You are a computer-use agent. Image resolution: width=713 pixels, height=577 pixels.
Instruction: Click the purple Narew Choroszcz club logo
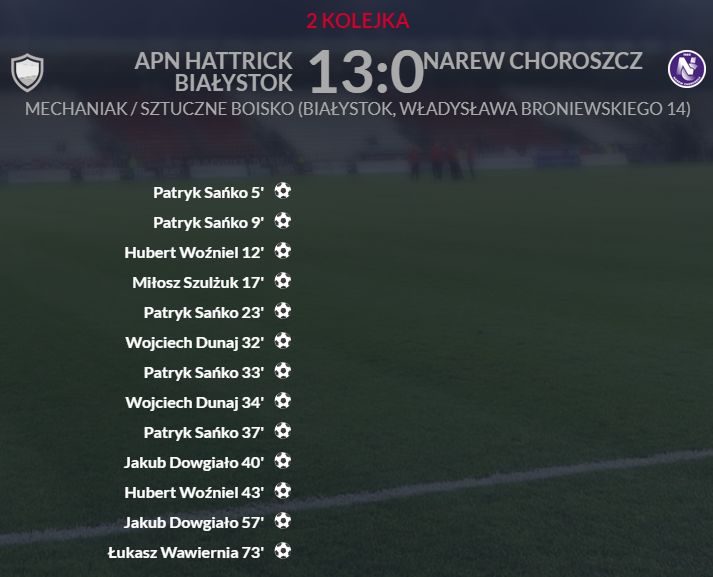pos(687,68)
